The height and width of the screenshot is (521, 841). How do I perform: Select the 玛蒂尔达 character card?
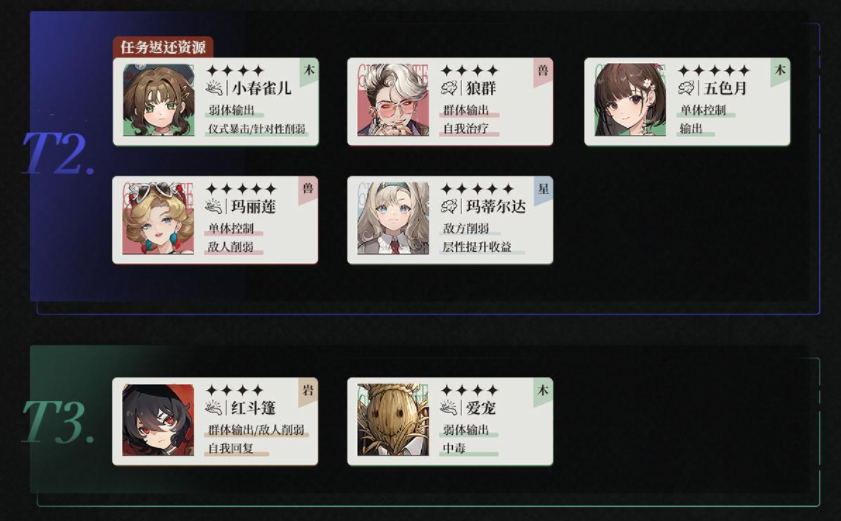(450, 219)
